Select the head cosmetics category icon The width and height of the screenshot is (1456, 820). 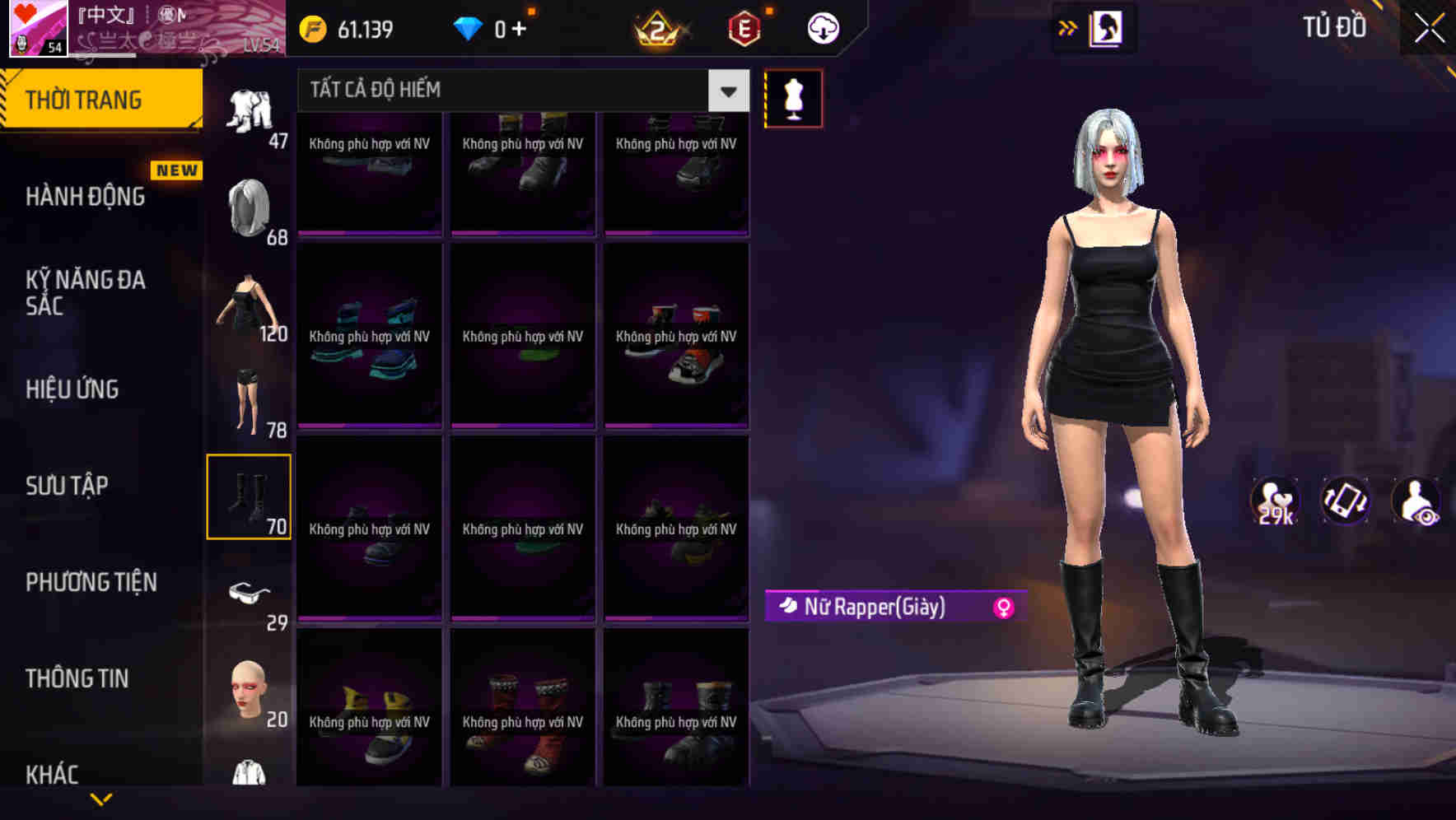pos(250,688)
